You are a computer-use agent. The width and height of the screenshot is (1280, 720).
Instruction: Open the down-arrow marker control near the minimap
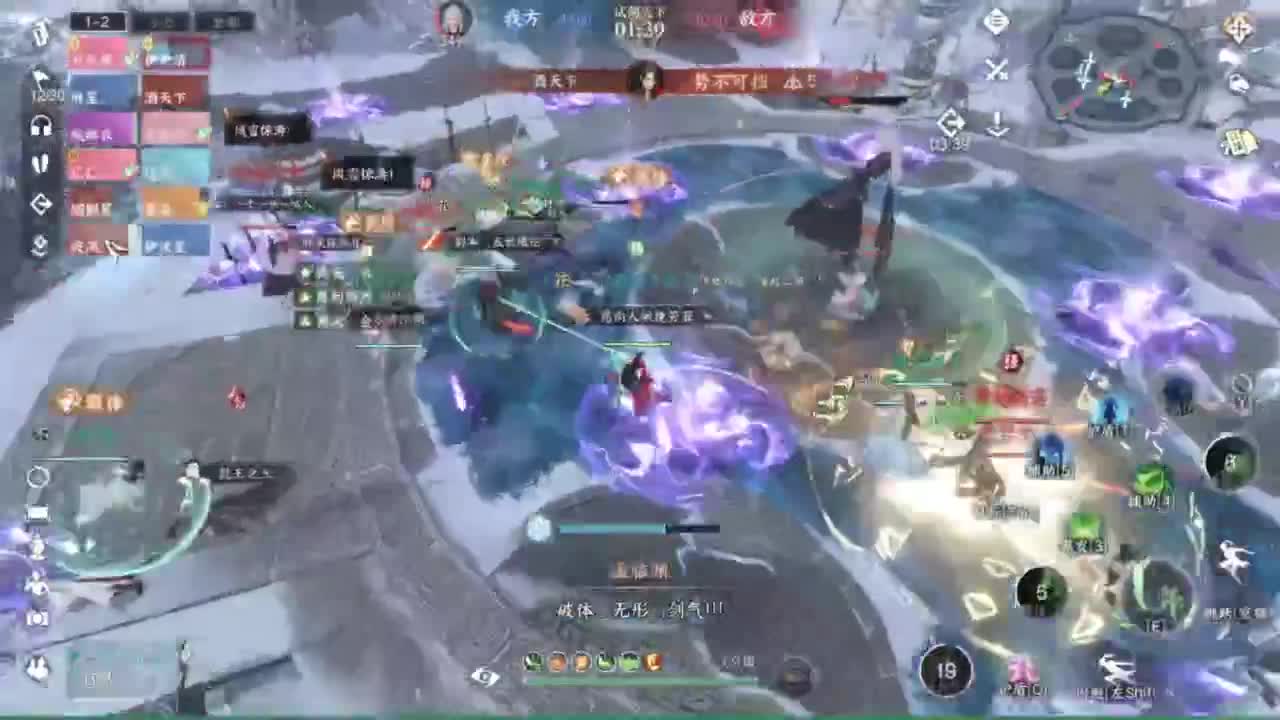[997, 124]
